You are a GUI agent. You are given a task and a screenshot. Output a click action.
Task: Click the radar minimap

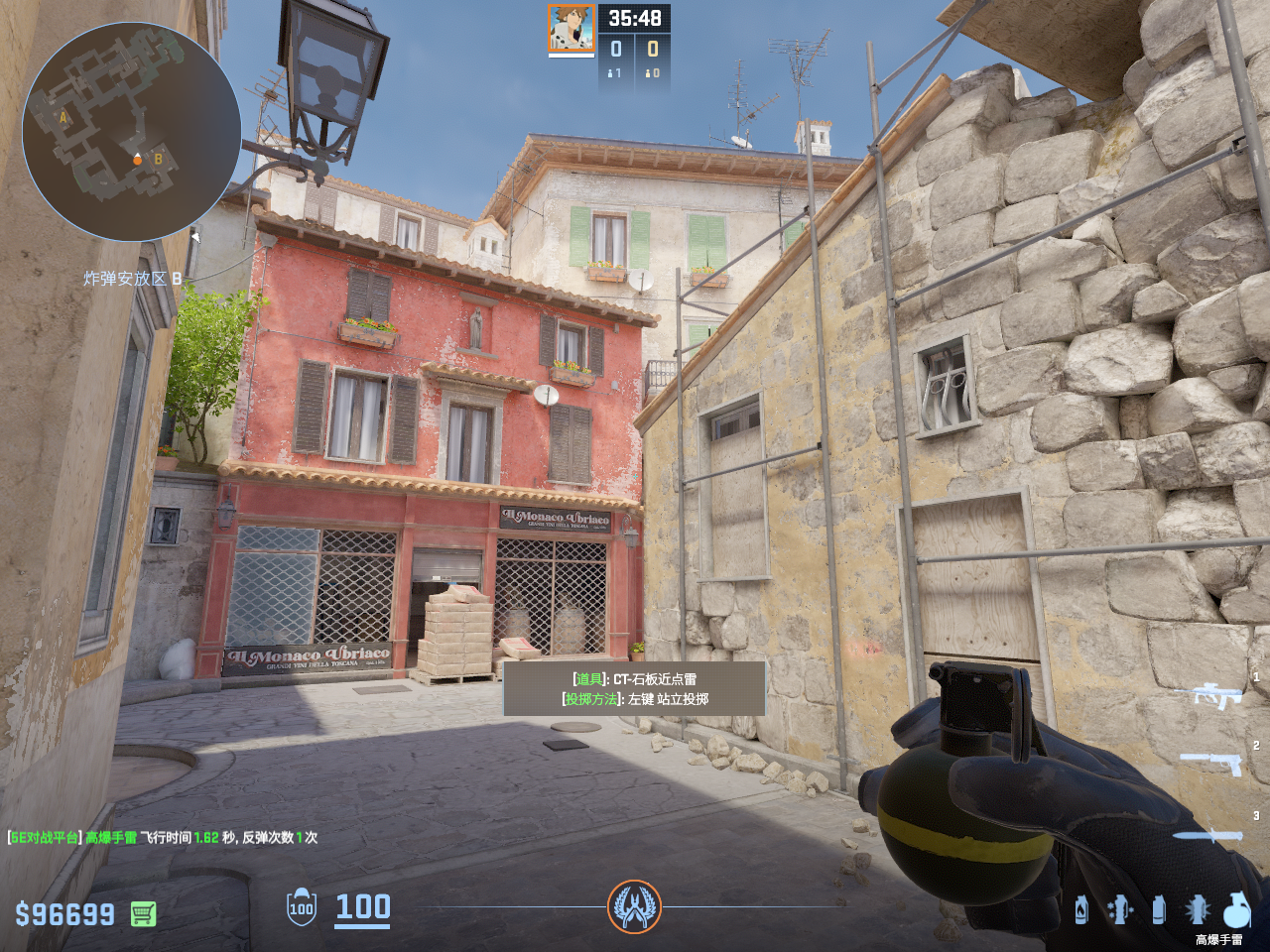(131, 131)
